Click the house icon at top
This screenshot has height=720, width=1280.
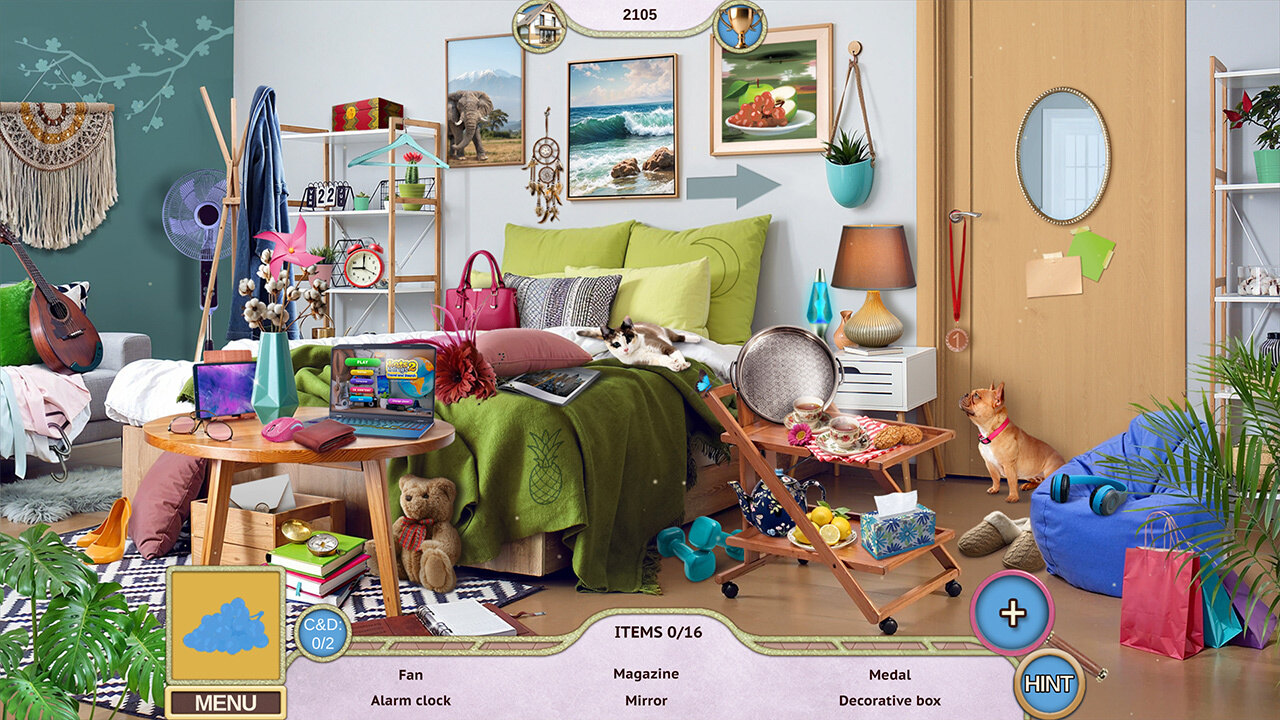tap(539, 25)
